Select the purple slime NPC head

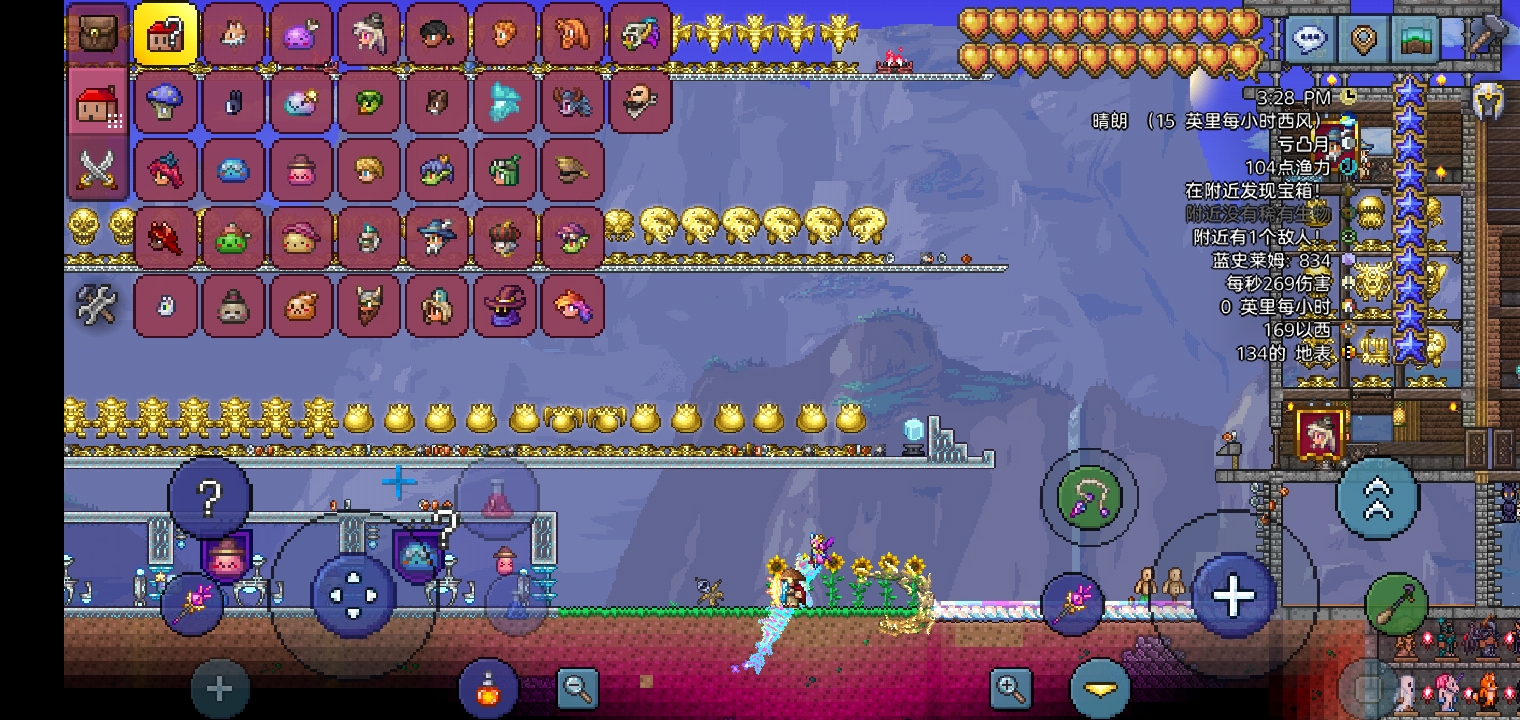(x=301, y=34)
